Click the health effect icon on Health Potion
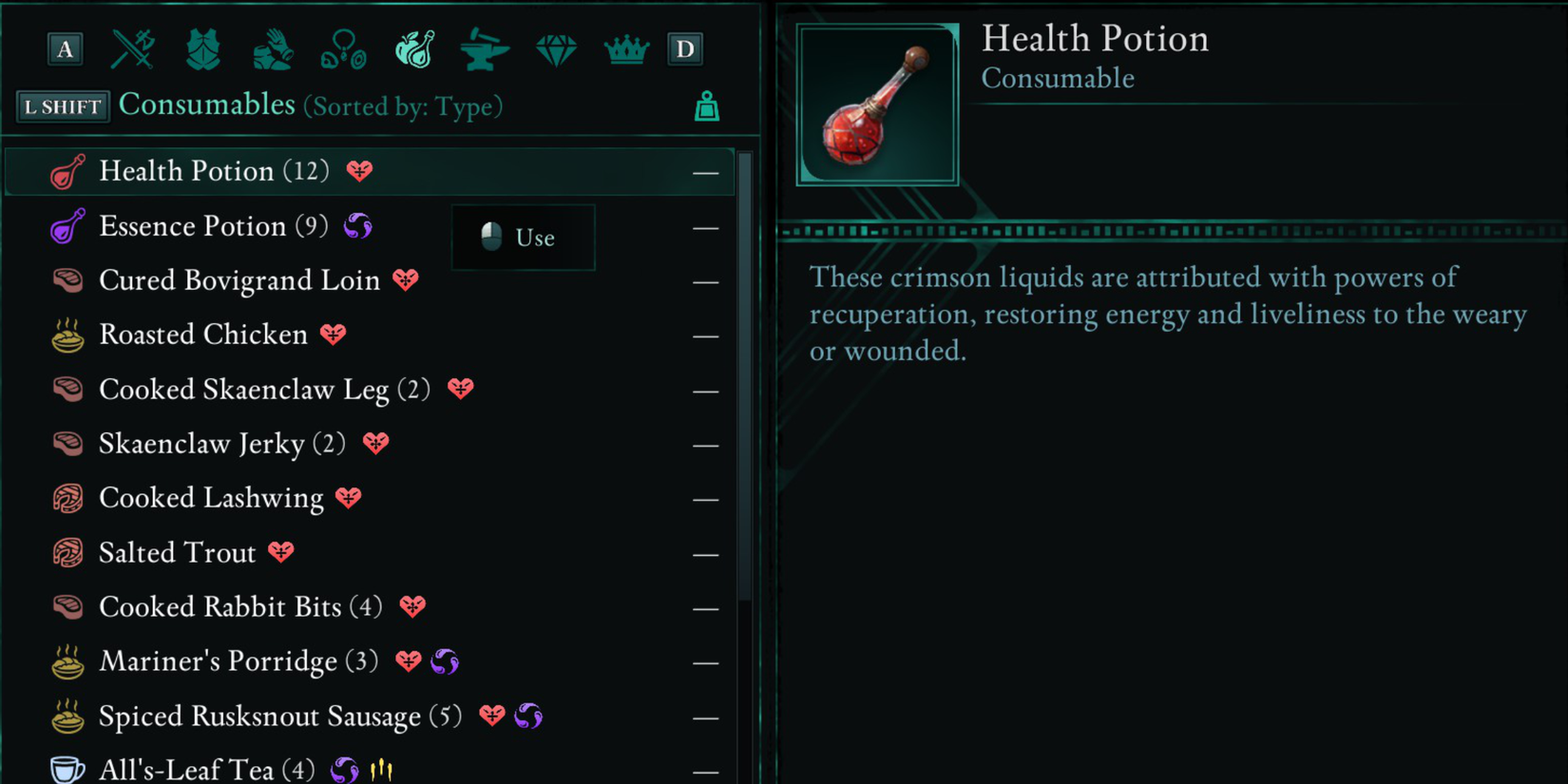The width and height of the screenshot is (1568, 784). point(359,171)
